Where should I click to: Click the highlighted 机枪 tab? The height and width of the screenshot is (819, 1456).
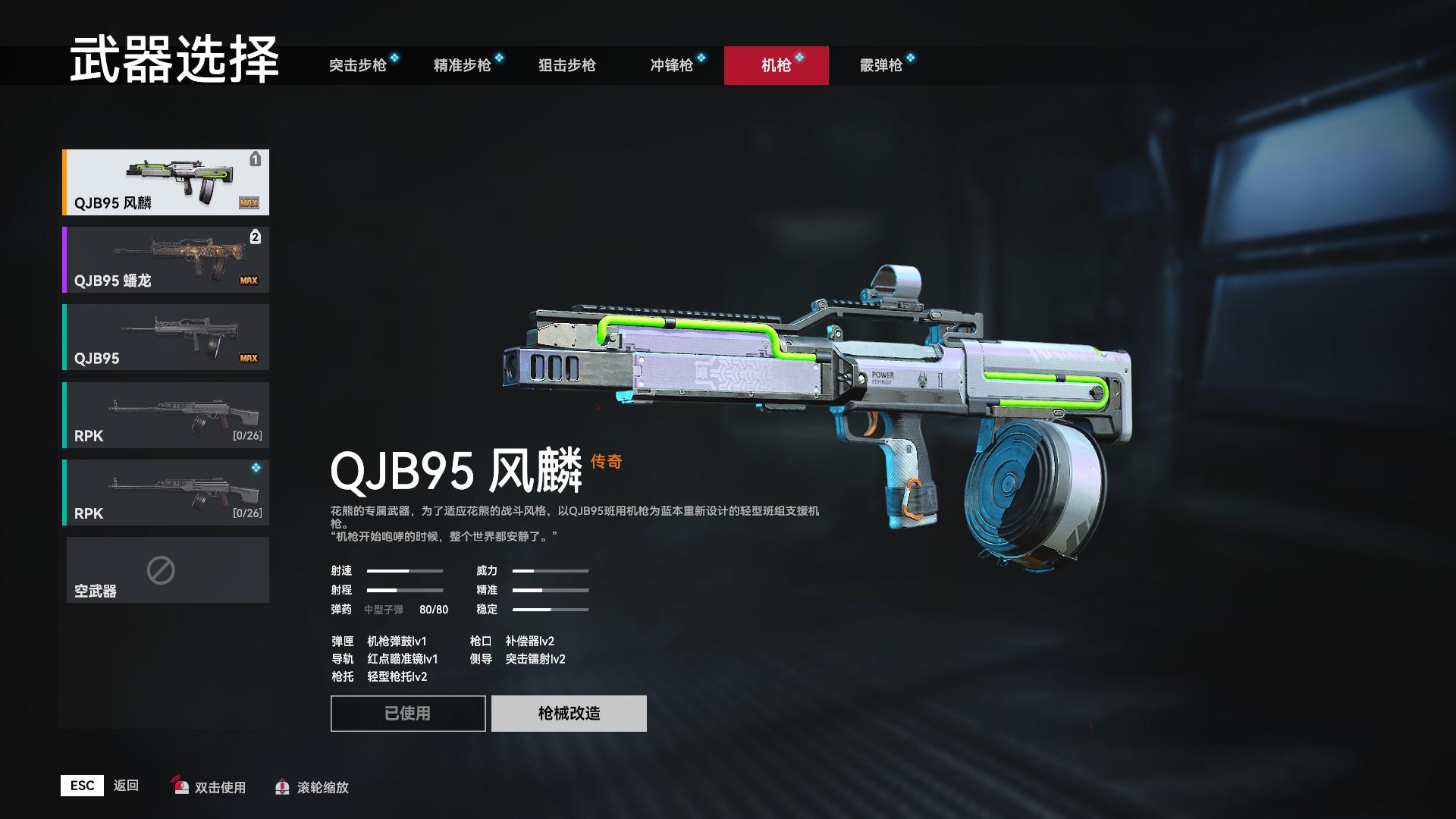776,65
